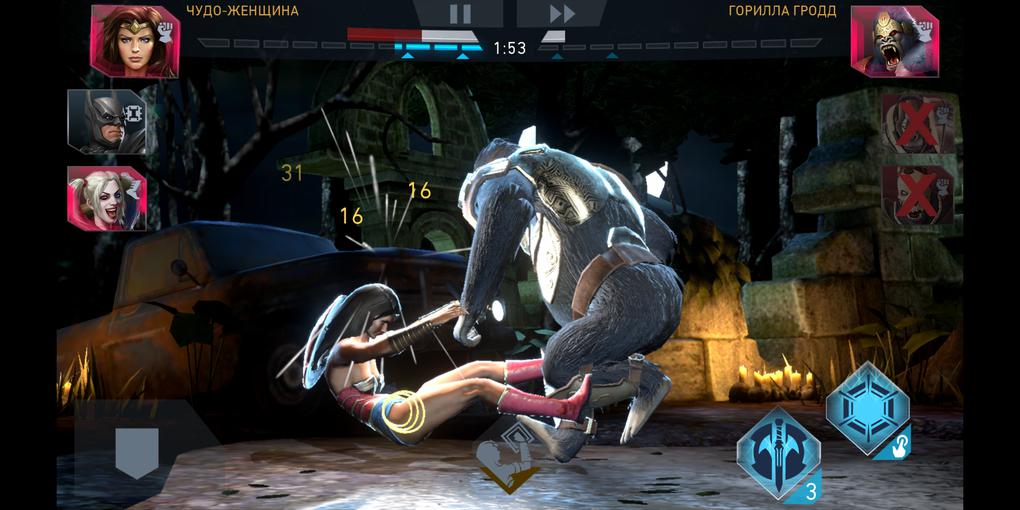Tag in Harley Quinn portrait
This screenshot has width=1020, height=510.
pos(106,197)
